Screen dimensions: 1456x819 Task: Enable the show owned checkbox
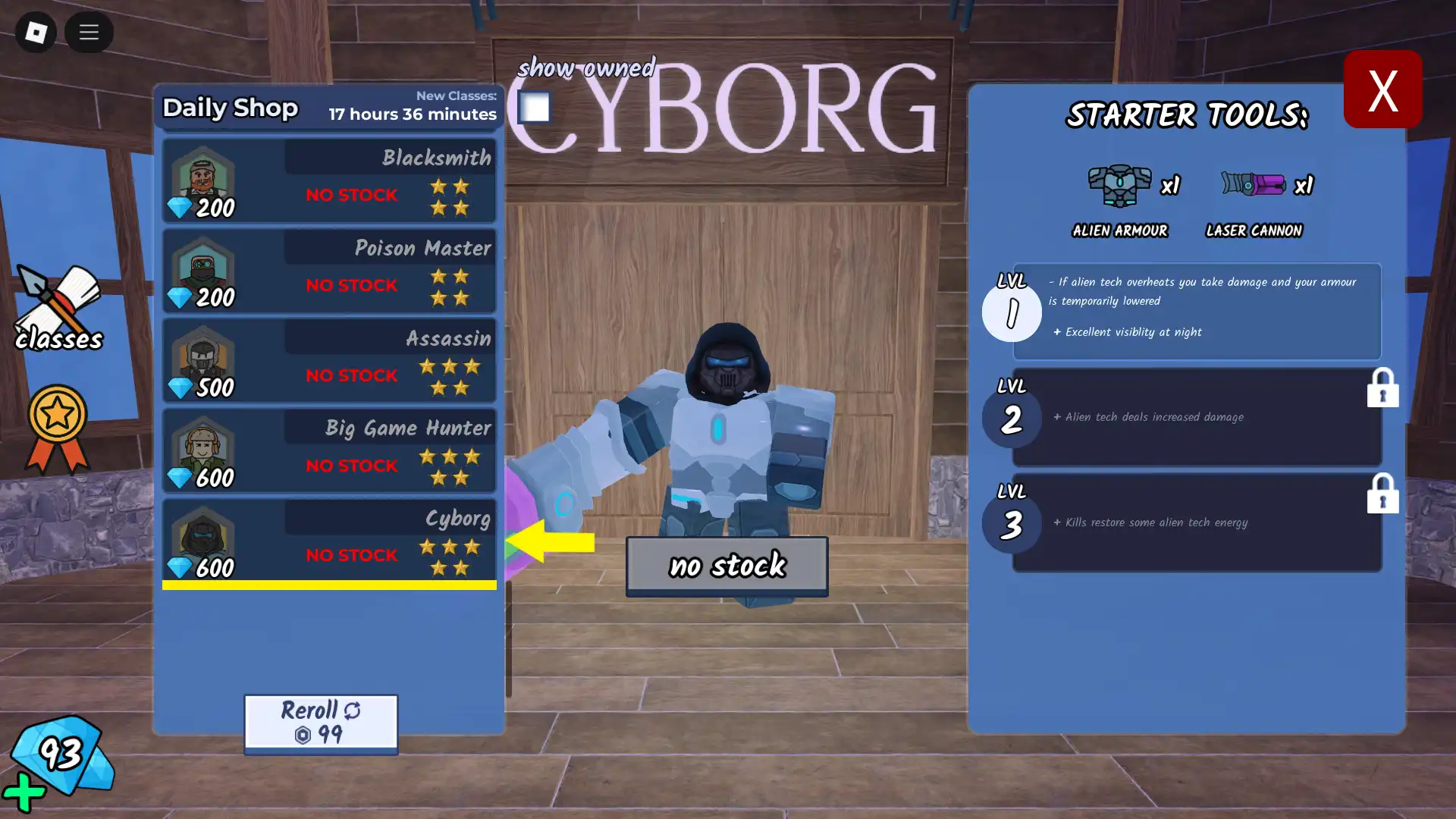click(535, 108)
